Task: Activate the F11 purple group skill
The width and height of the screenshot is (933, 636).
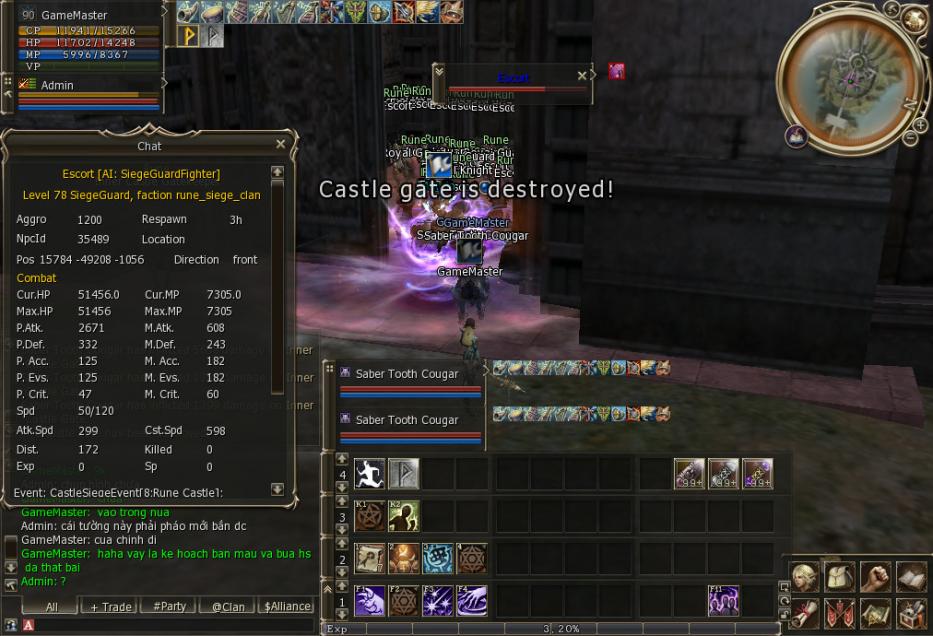Action: [x=723, y=600]
